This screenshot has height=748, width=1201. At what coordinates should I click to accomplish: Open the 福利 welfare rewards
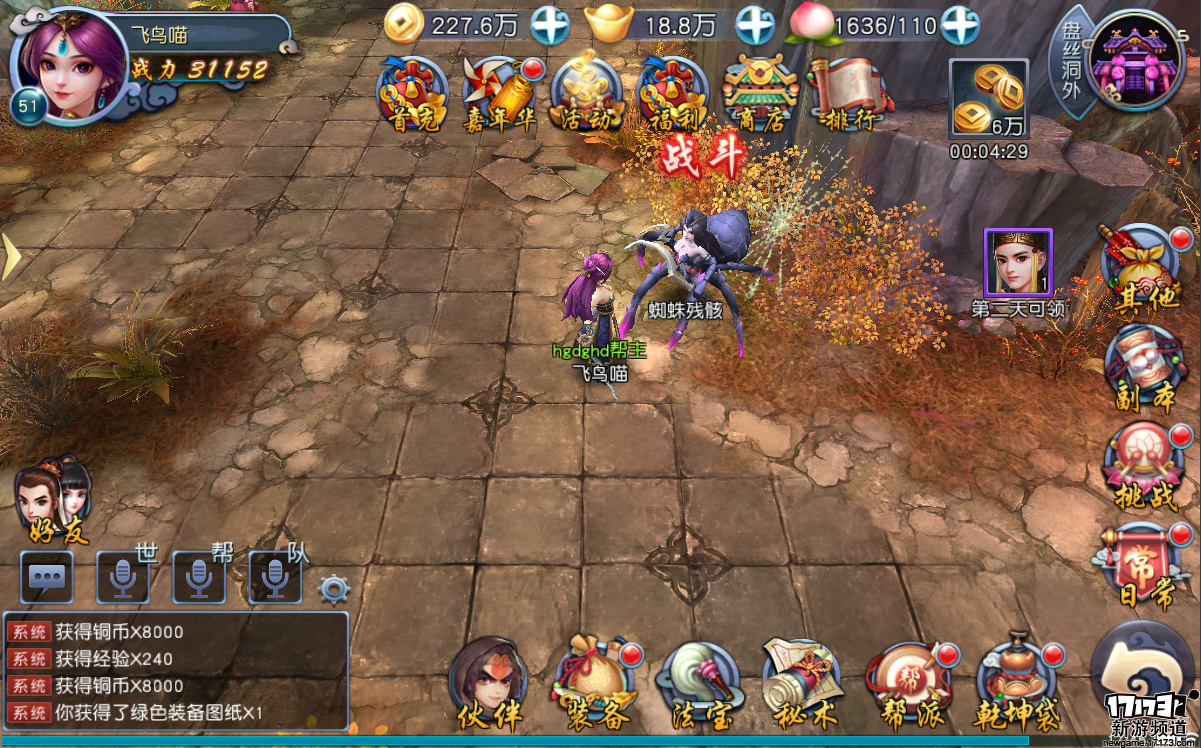point(672,93)
